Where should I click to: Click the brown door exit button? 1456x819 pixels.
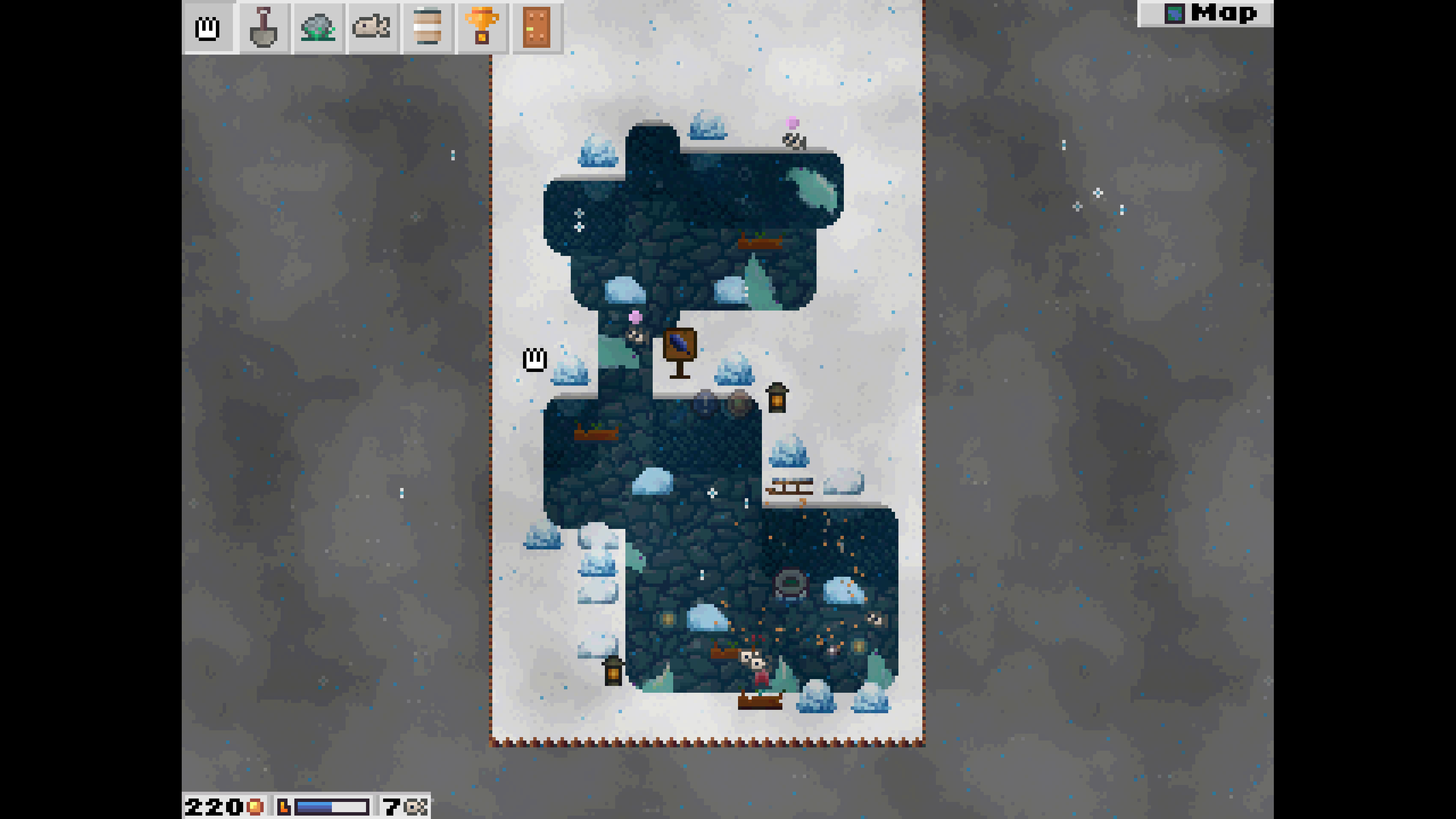(536, 27)
